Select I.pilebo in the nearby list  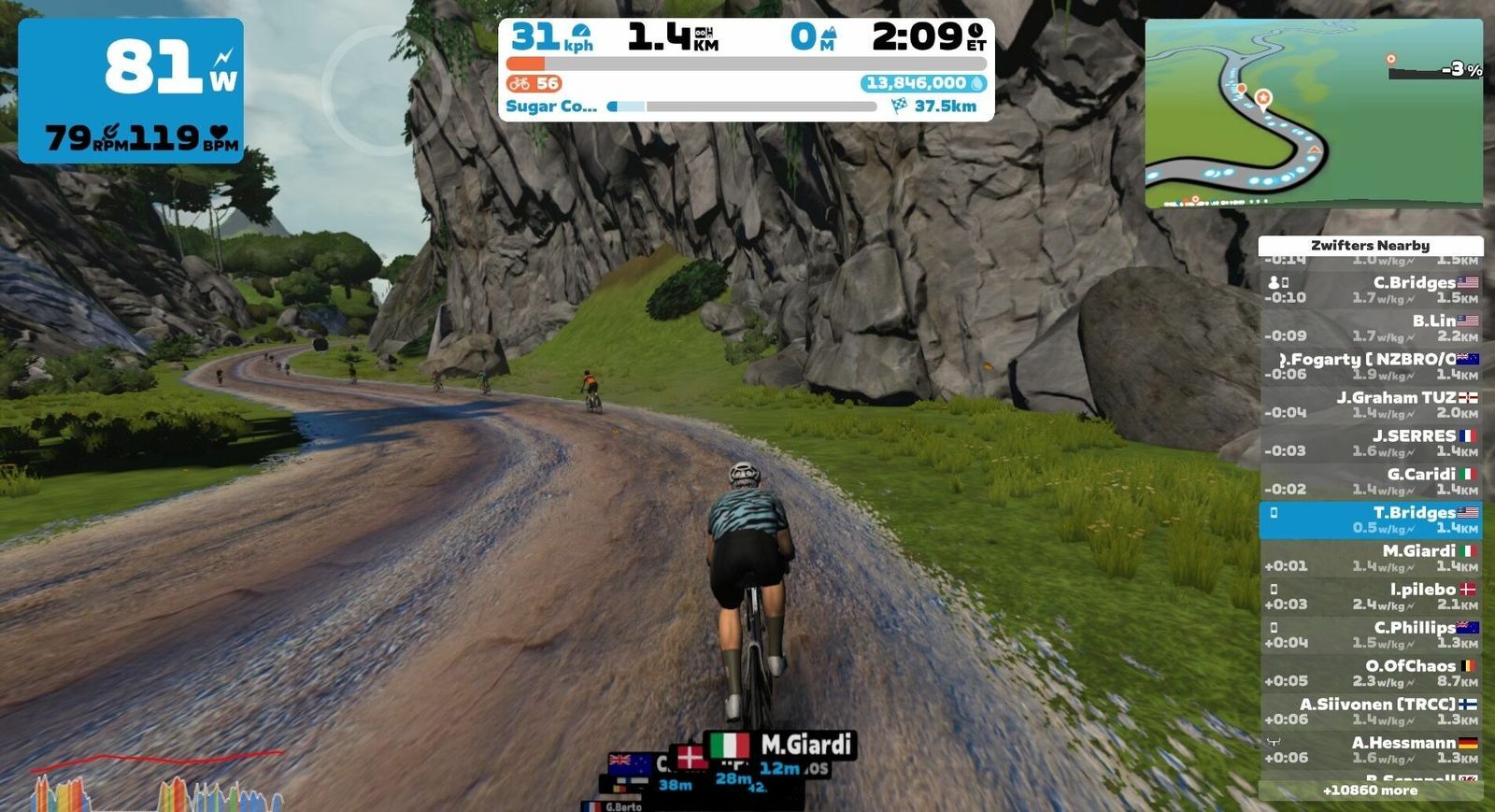coord(1371,596)
